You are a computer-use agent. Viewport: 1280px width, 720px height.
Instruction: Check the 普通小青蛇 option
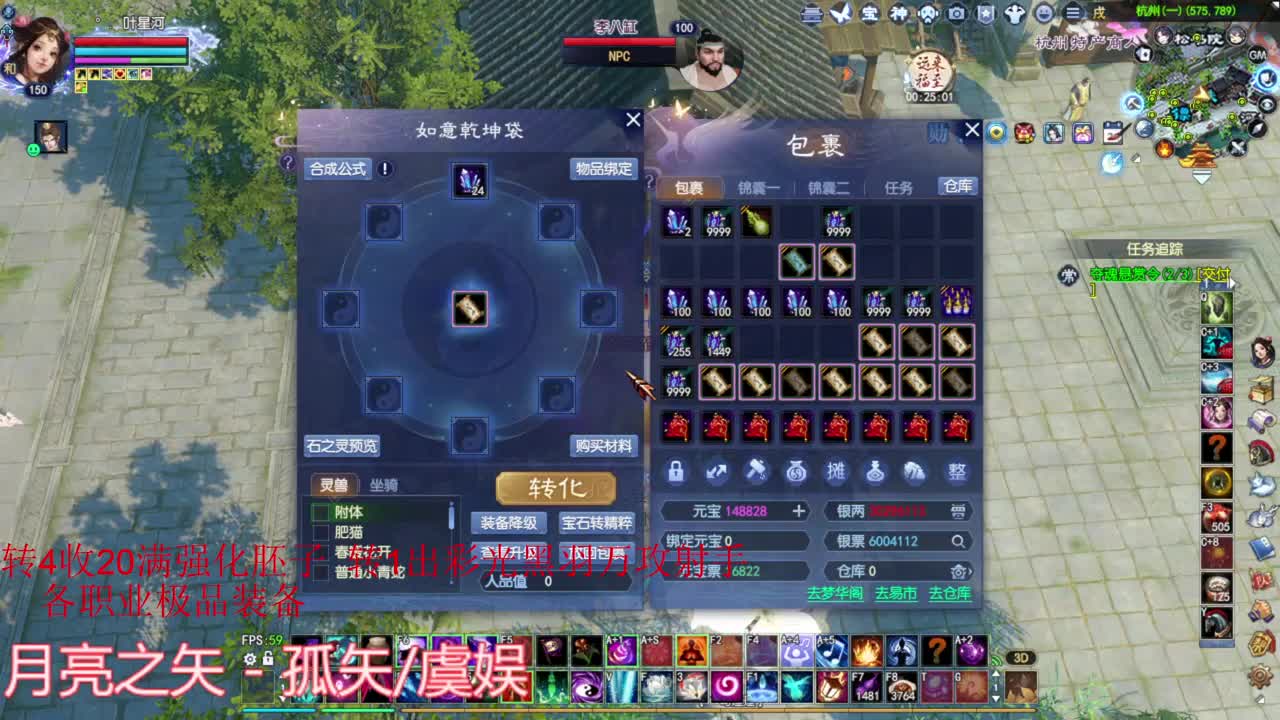[x=322, y=573]
